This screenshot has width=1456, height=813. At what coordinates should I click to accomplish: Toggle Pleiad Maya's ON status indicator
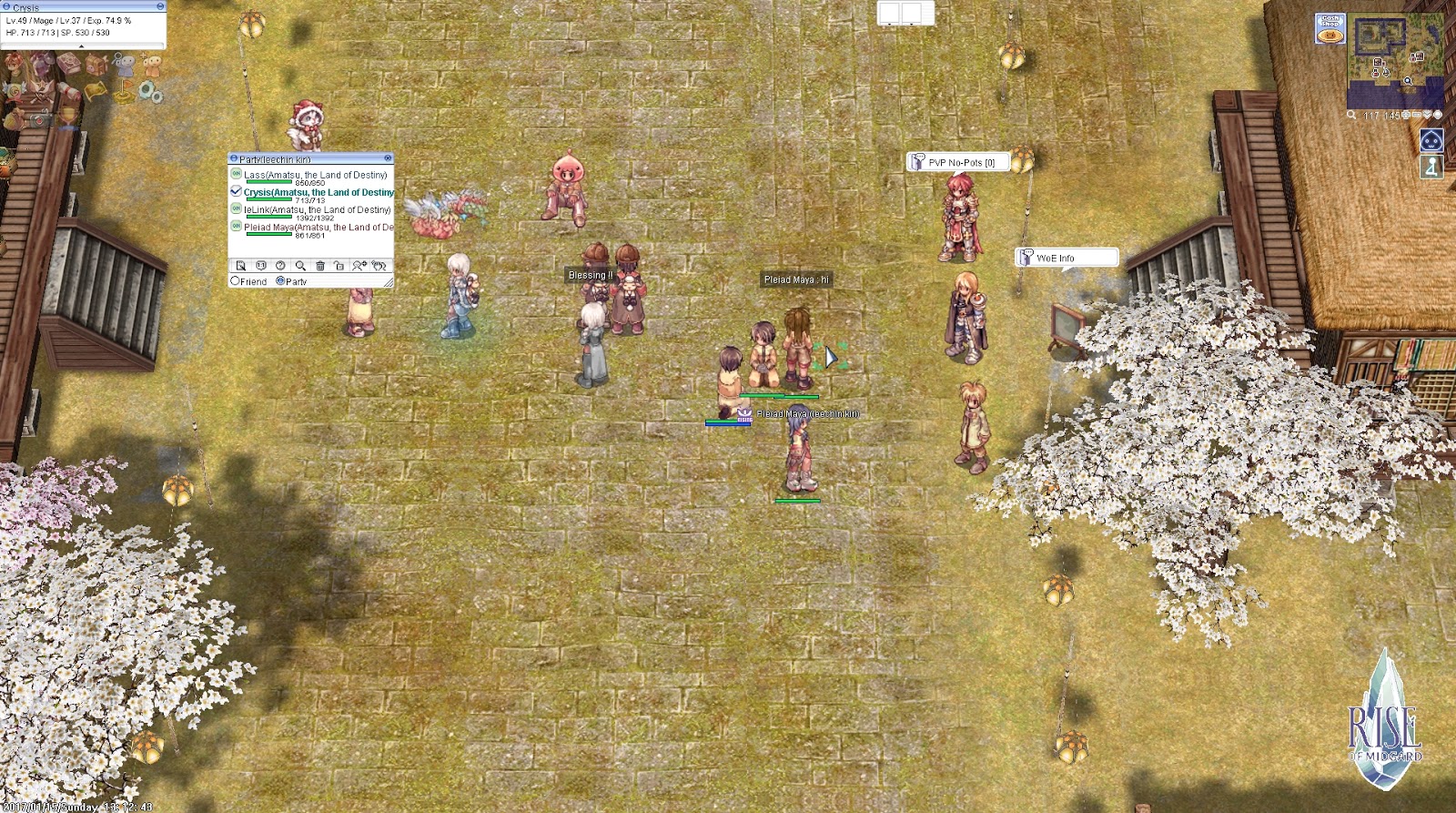point(237,226)
